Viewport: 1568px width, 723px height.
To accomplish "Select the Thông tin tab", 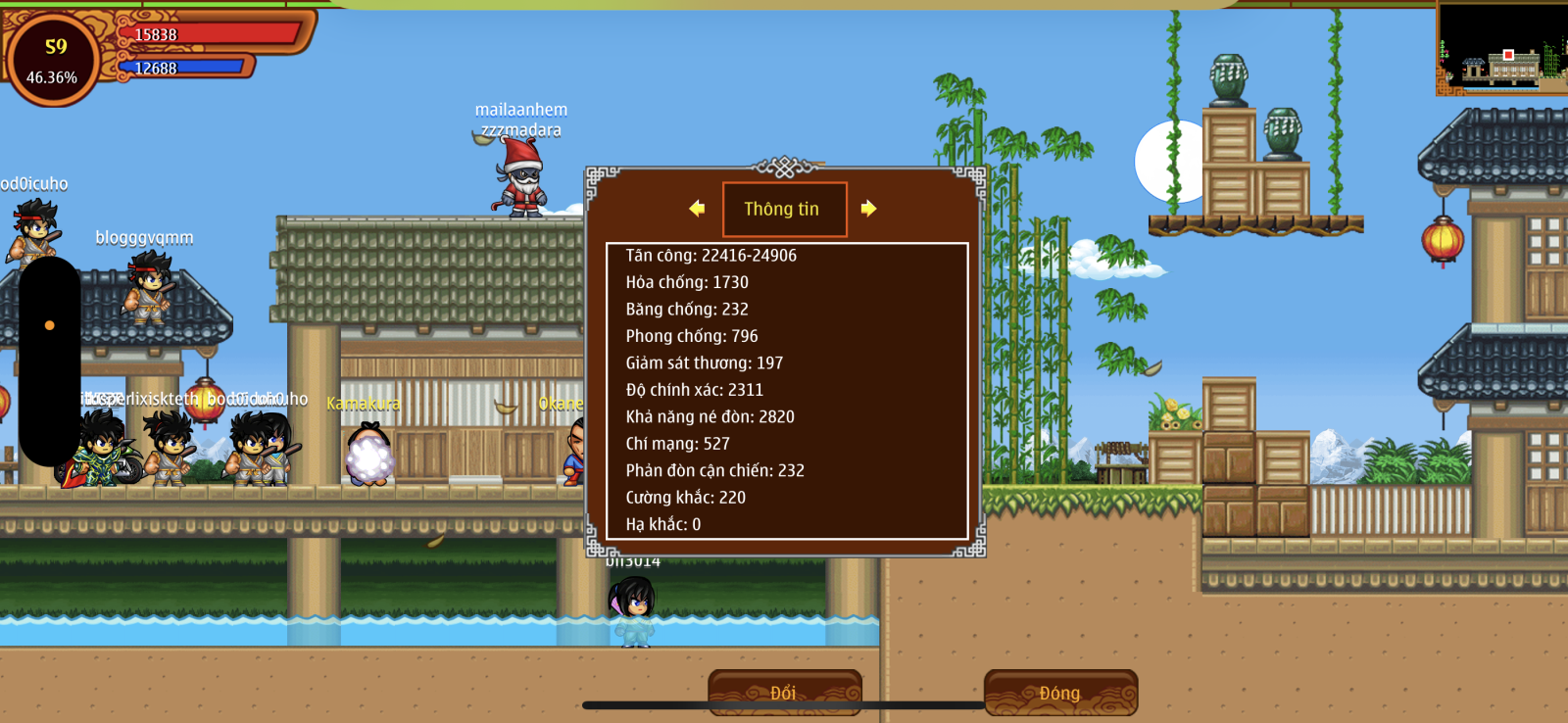I will 784,209.
